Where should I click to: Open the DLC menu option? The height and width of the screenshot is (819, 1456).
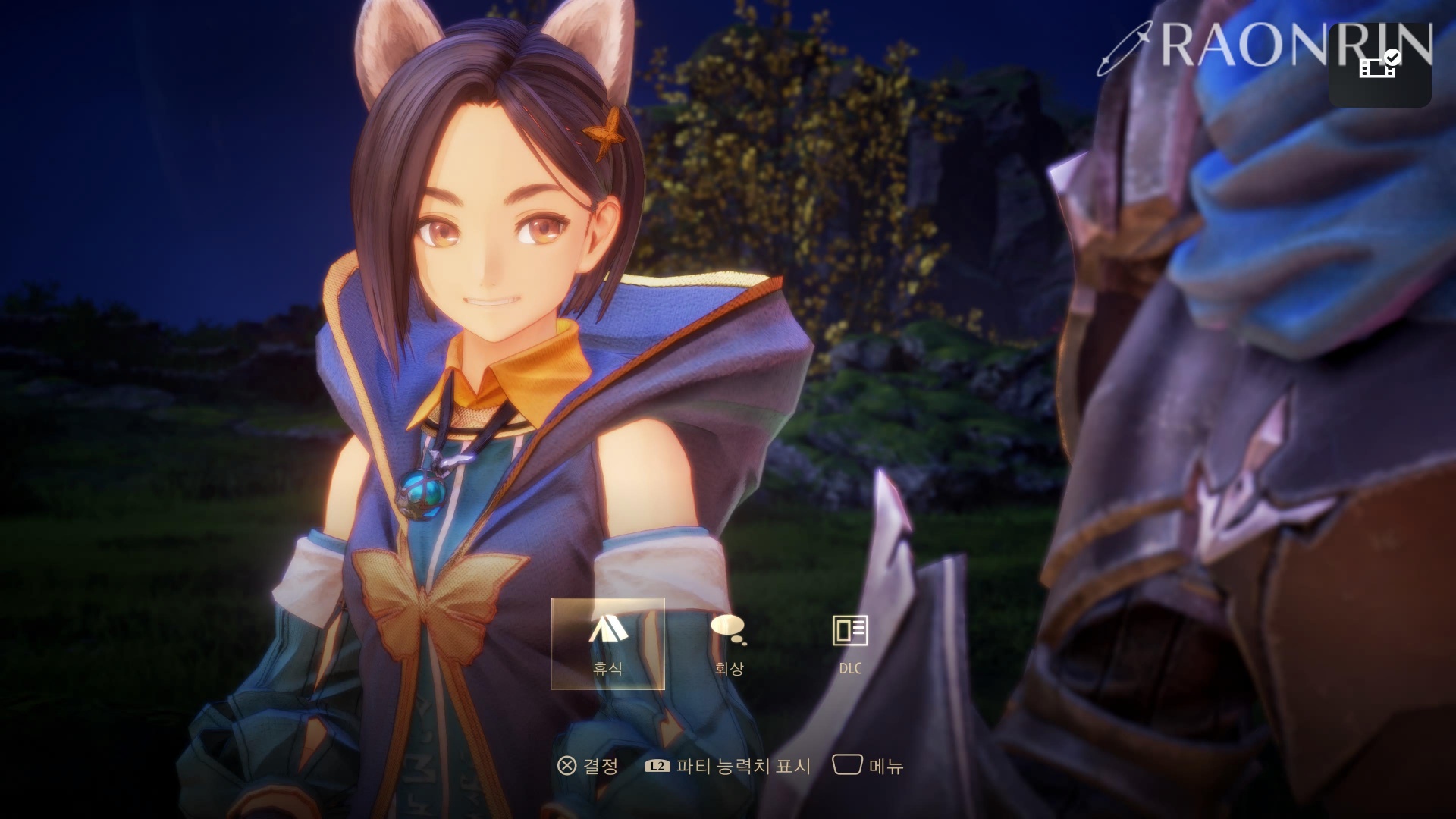point(850,643)
